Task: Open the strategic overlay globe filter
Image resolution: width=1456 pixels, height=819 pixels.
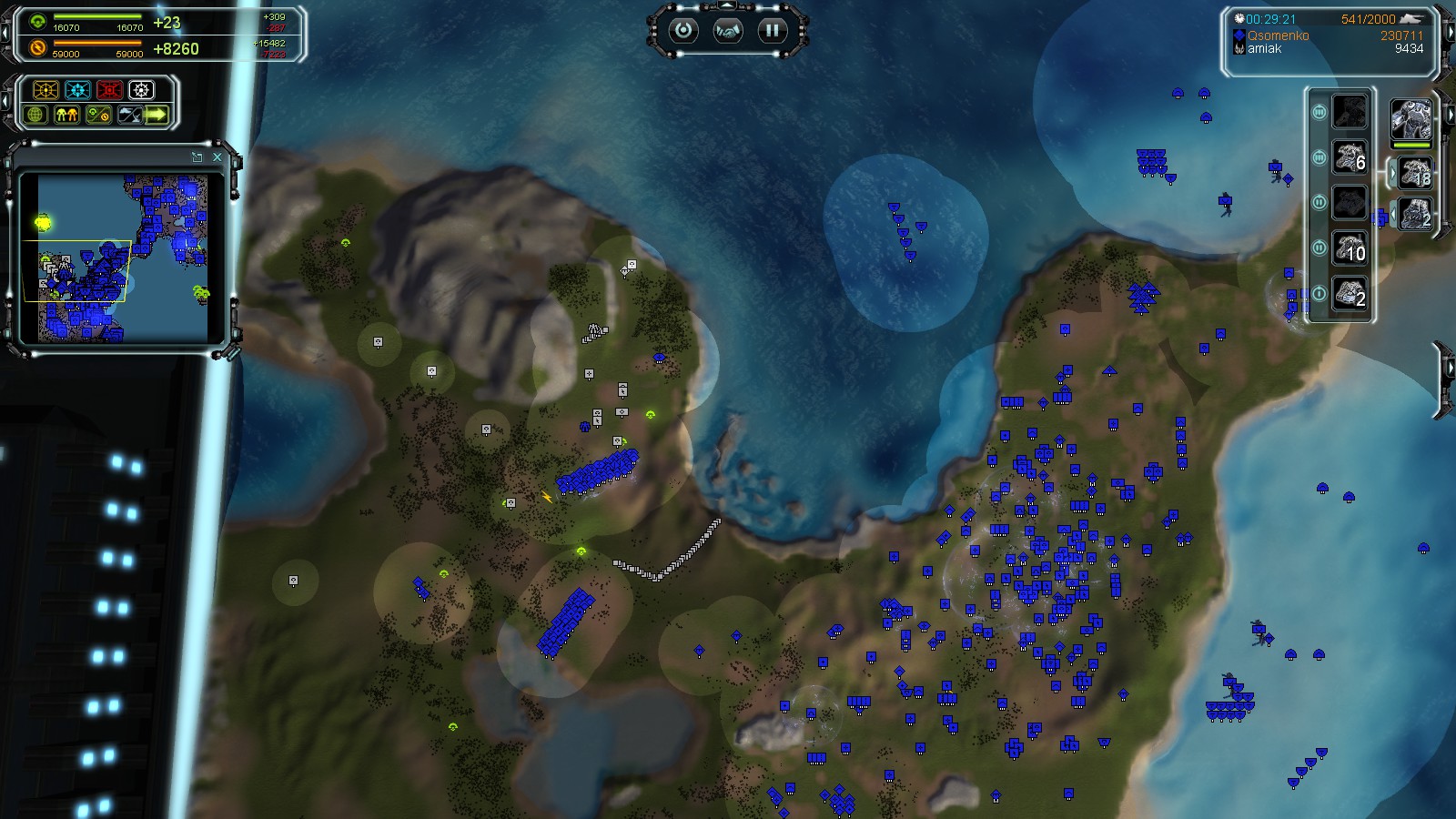Action: click(x=35, y=116)
